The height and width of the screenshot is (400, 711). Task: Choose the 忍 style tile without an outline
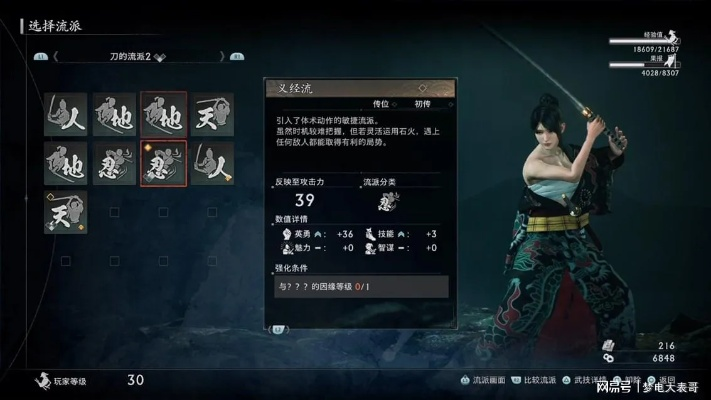coord(114,163)
